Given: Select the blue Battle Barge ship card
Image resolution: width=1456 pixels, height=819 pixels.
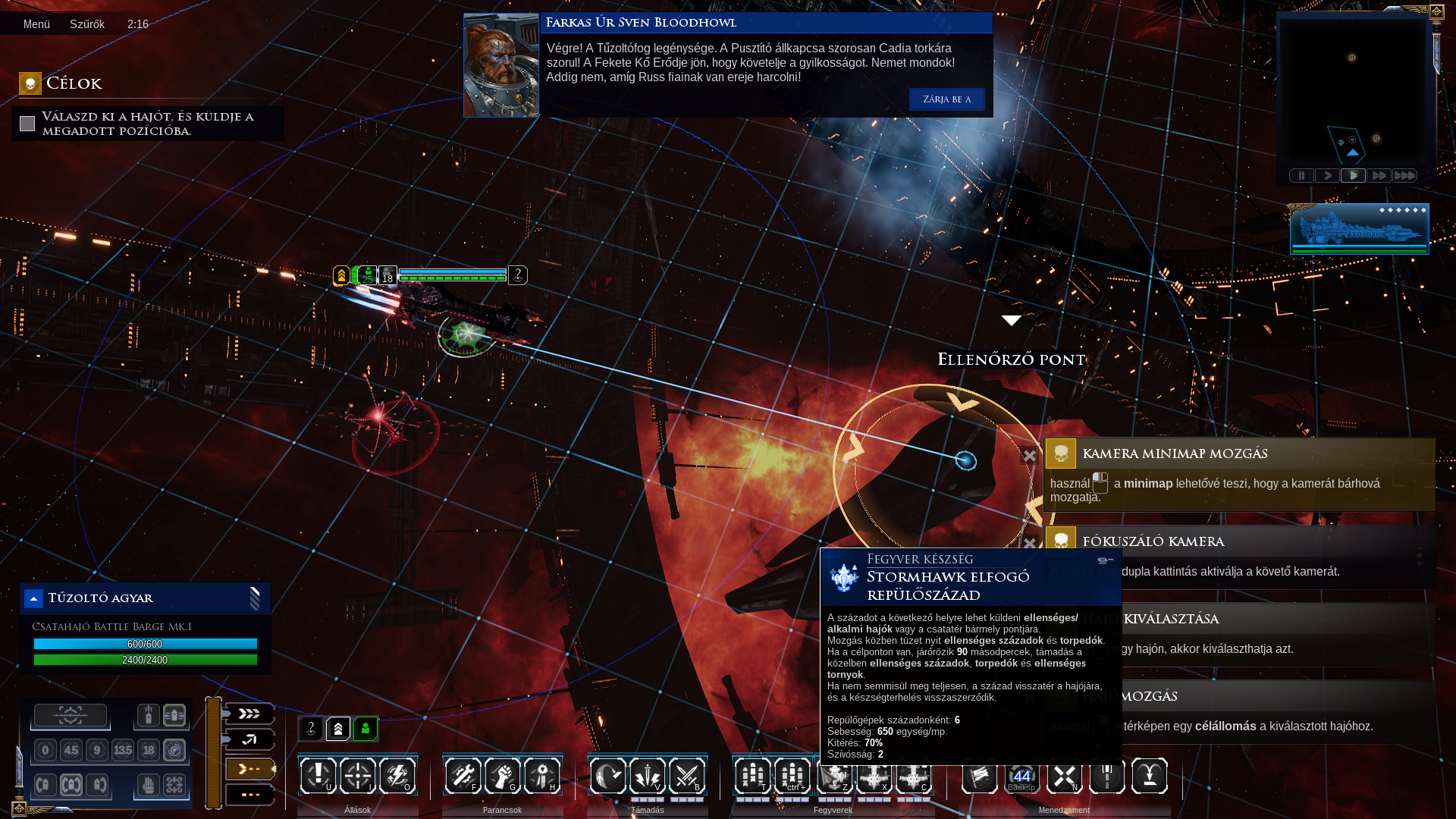Looking at the screenshot, I should pyautogui.click(x=1359, y=228).
